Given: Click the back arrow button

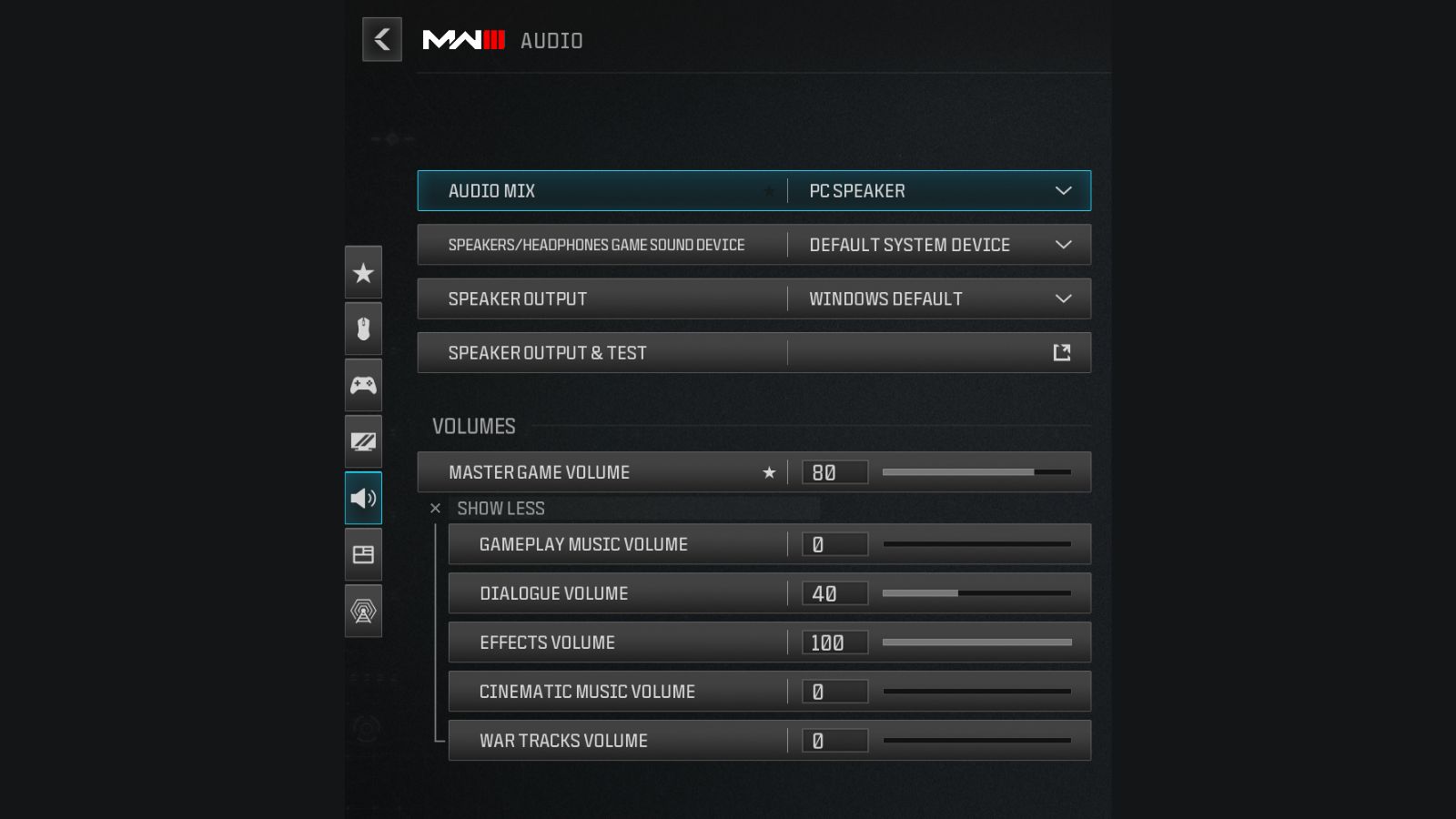Looking at the screenshot, I should [381, 40].
